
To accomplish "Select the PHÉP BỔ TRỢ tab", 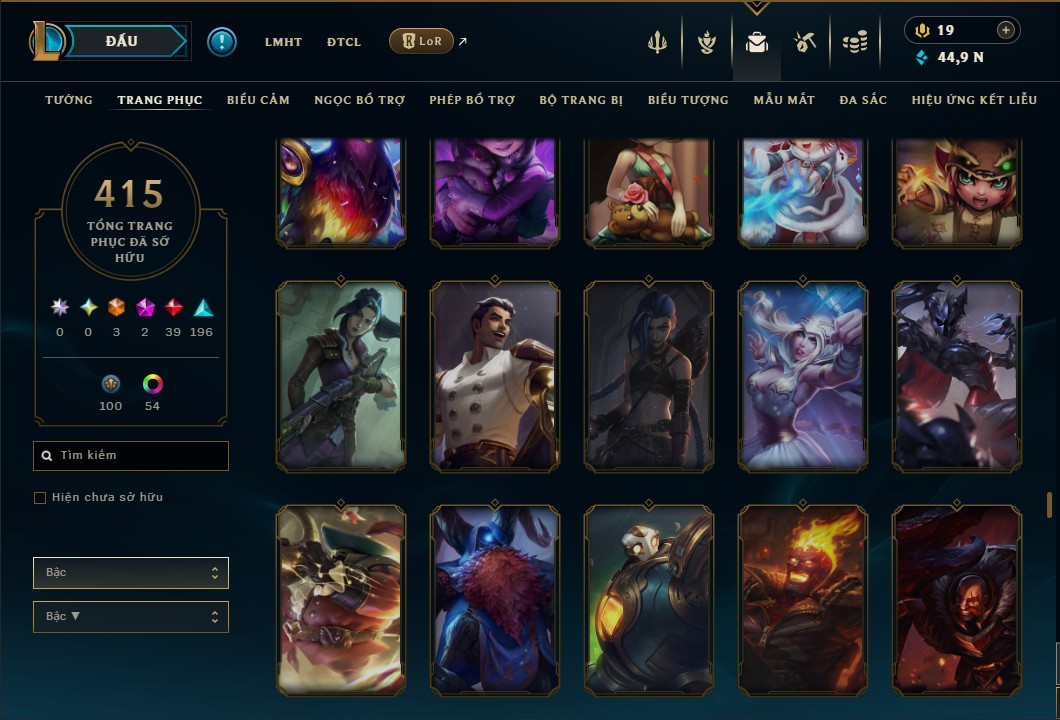I will pyautogui.click(x=472, y=100).
